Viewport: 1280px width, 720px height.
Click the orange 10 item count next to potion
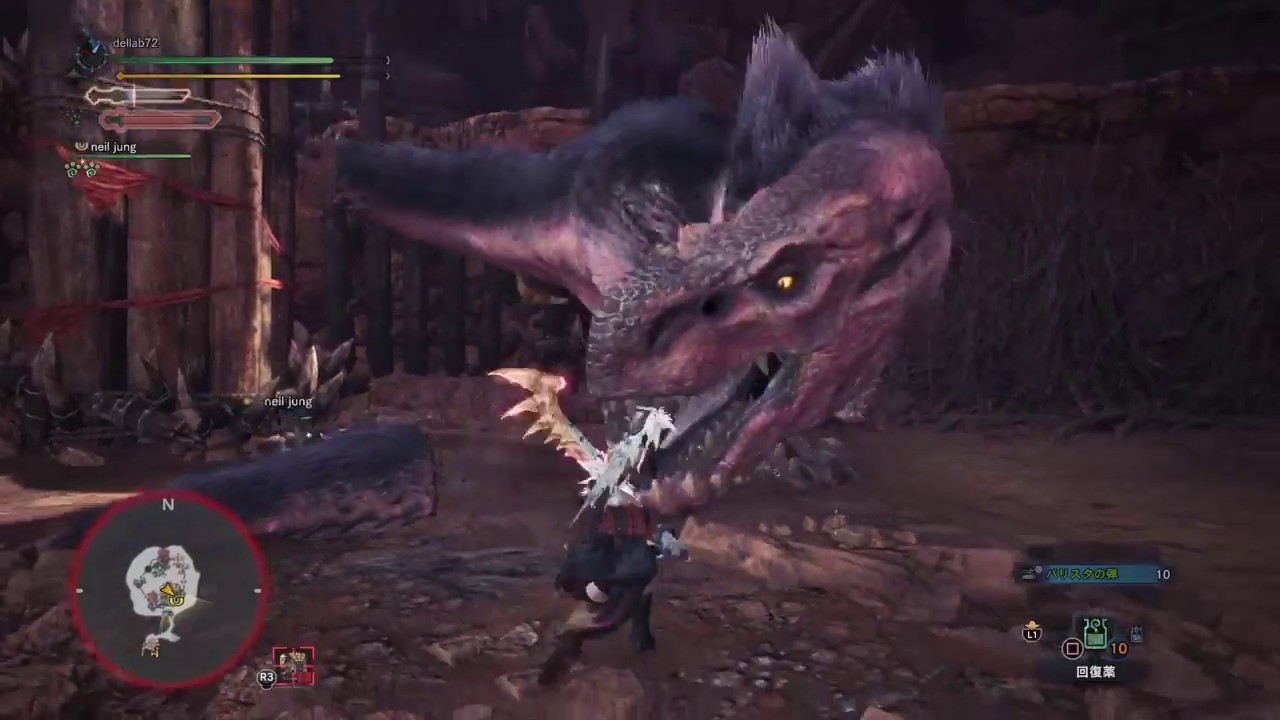(1119, 648)
